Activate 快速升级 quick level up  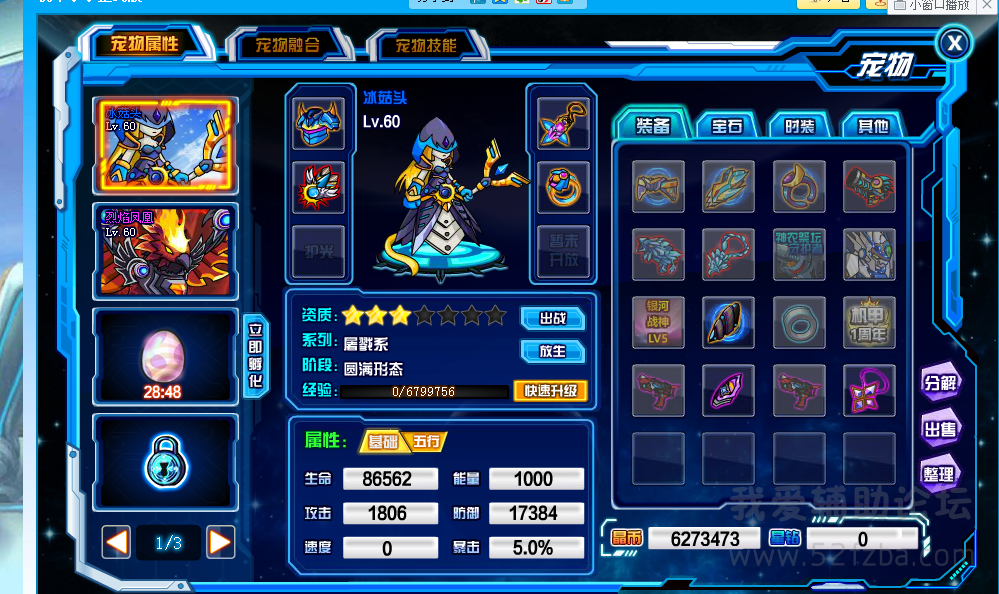pos(550,391)
